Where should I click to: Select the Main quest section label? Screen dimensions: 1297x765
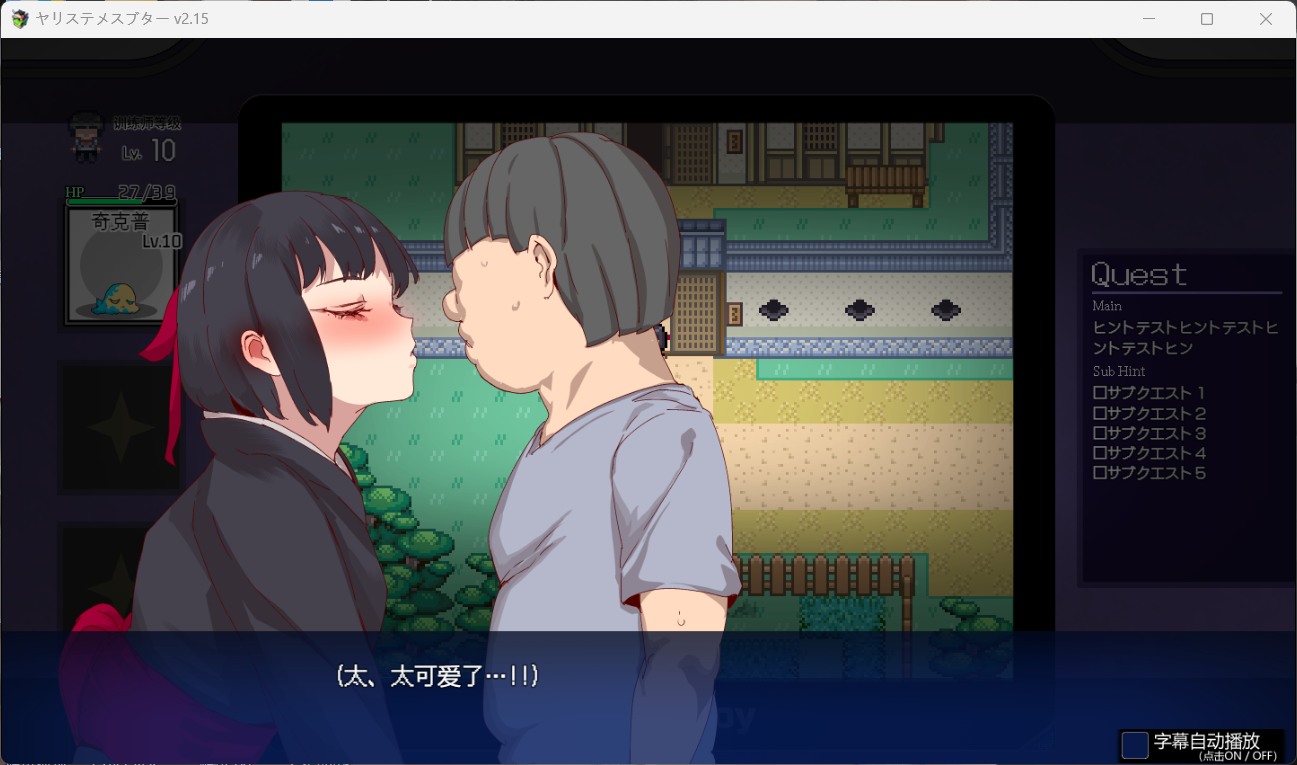coord(1105,306)
